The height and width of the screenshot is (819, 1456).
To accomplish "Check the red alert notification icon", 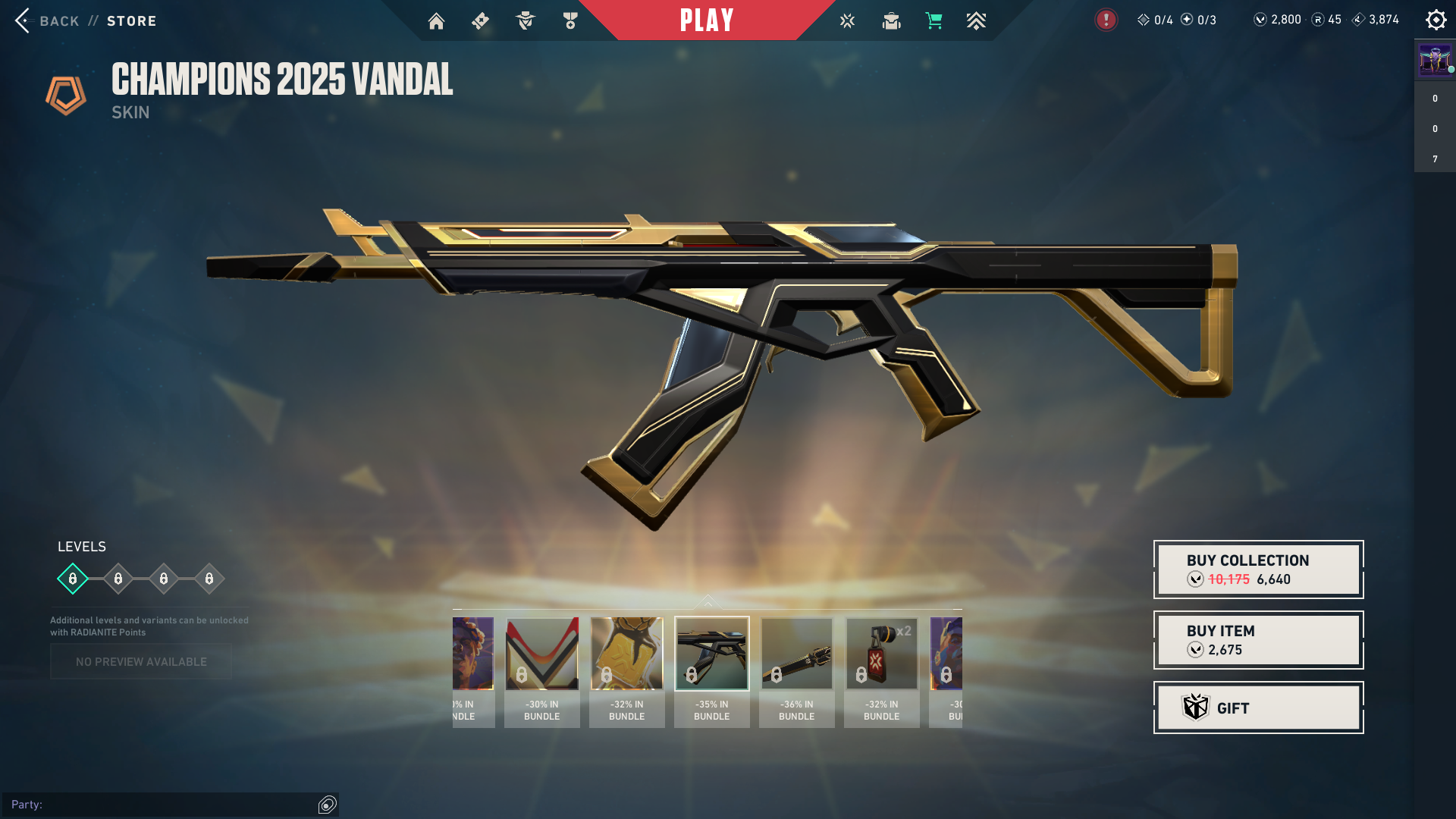I will [1106, 20].
